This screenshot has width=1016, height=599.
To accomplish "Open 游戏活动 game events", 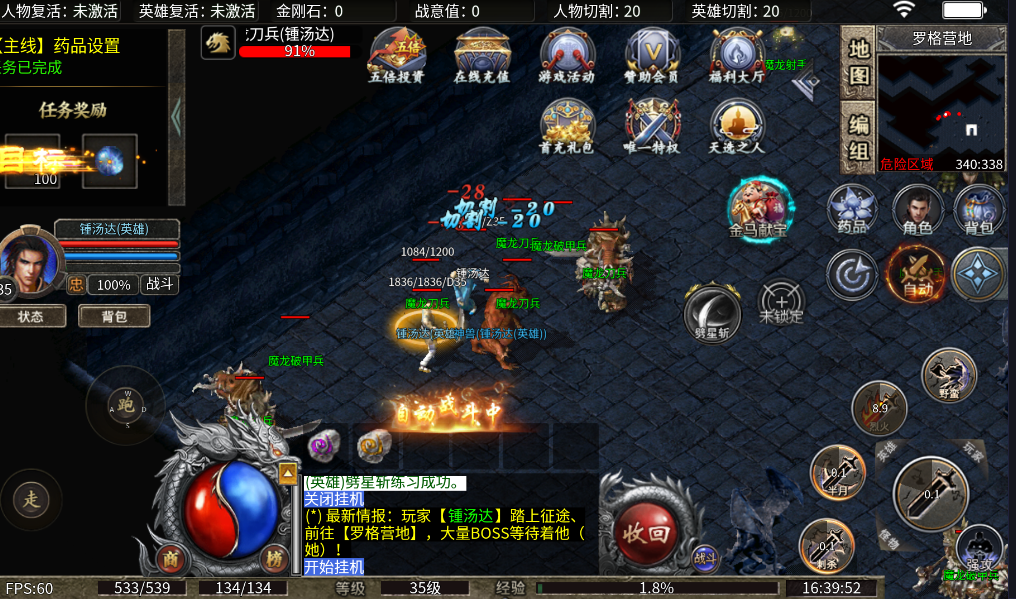I will tap(566, 55).
